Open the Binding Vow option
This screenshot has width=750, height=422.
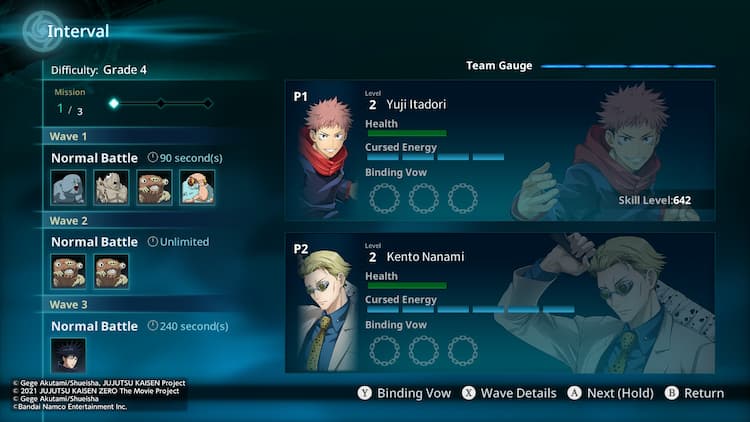click(x=404, y=393)
